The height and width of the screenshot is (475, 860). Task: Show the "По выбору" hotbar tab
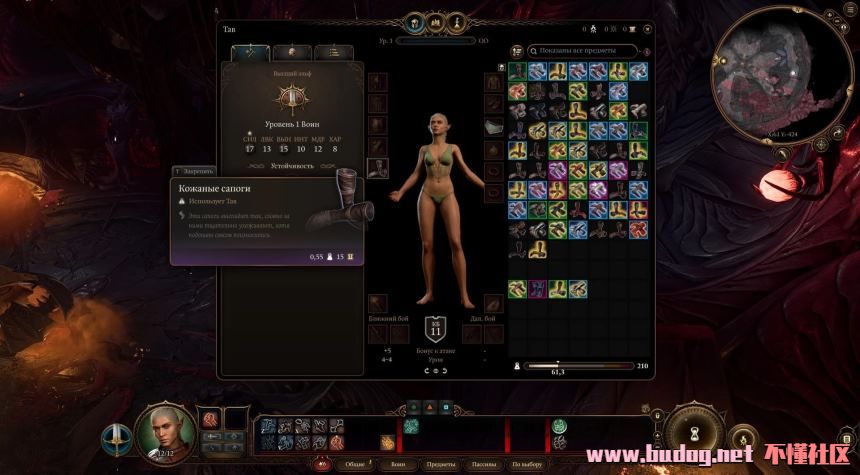(527, 465)
